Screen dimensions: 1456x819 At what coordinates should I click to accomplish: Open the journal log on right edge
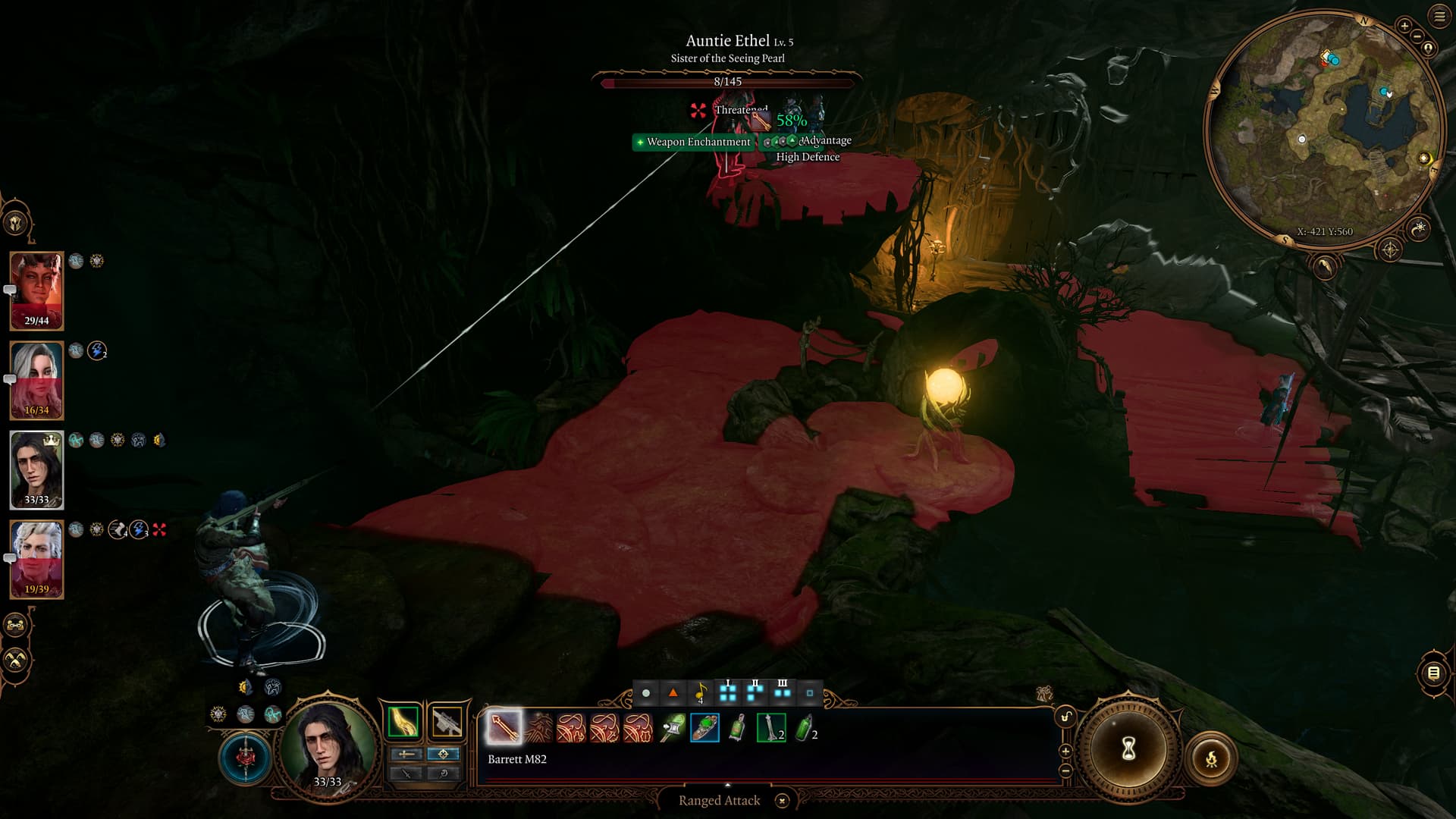pyautogui.click(x=1433, y=673)
